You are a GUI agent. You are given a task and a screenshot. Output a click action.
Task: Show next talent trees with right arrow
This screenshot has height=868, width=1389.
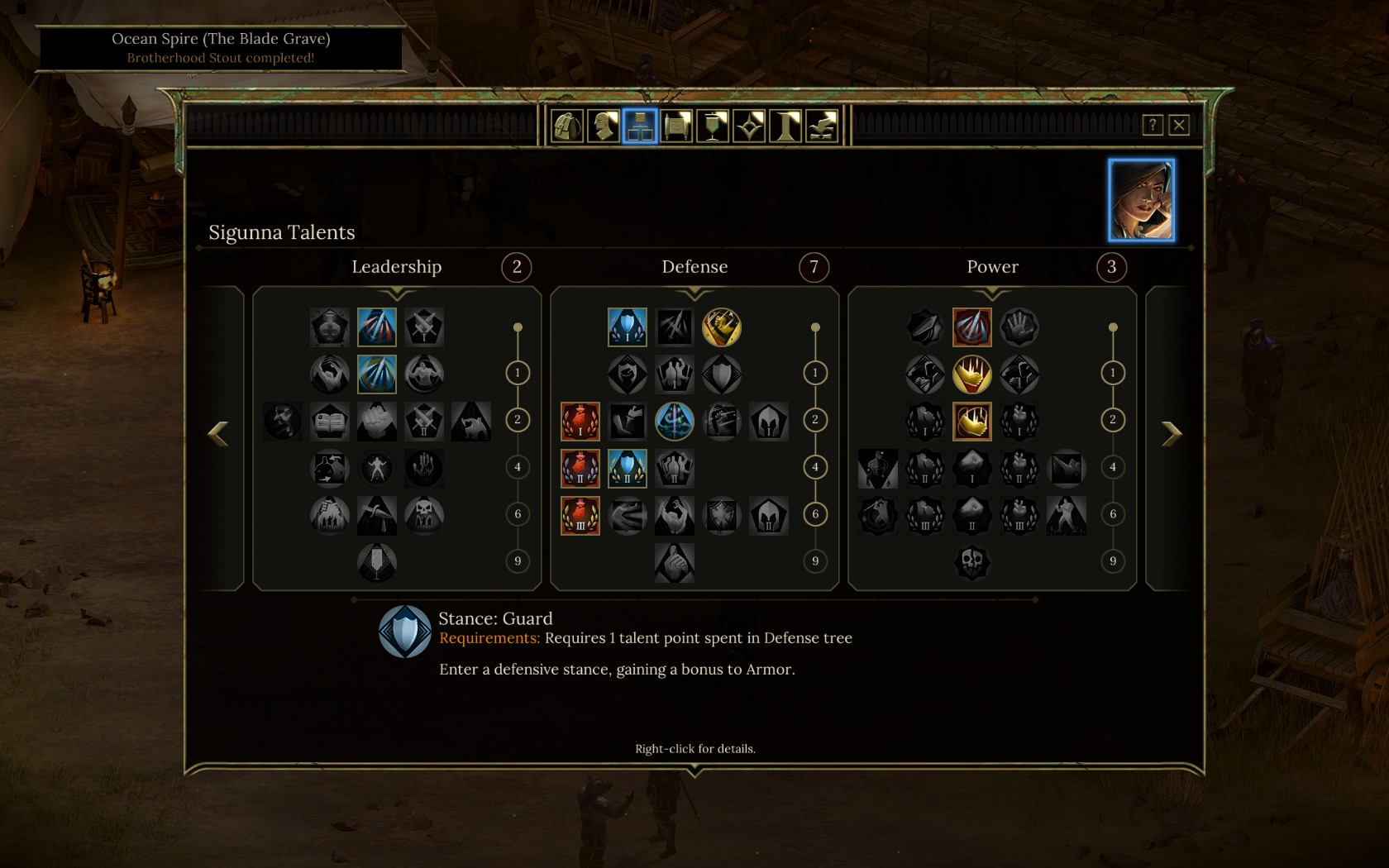pos(1172,433)
